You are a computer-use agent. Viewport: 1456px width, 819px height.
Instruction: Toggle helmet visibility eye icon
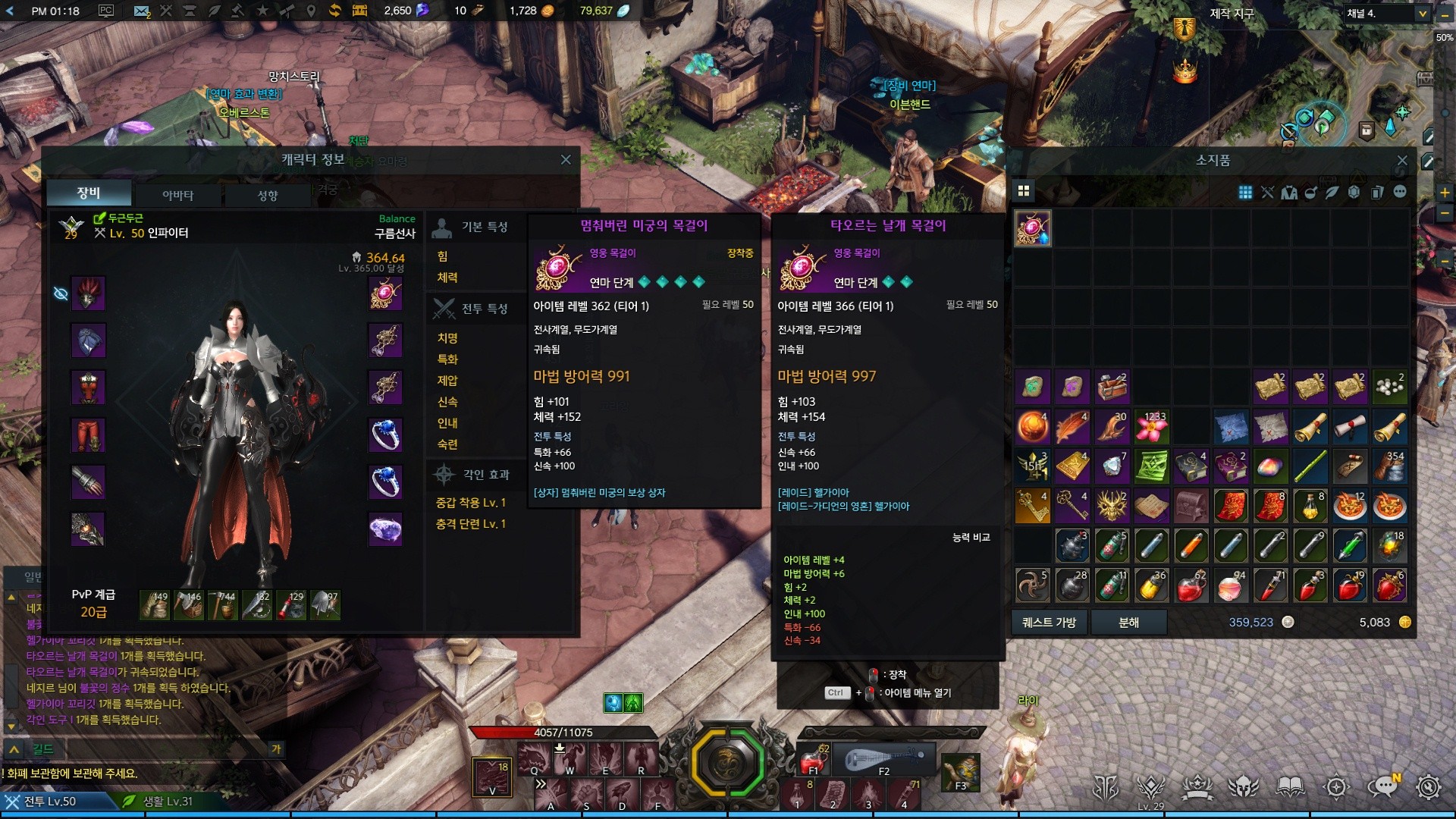[61, 293]
